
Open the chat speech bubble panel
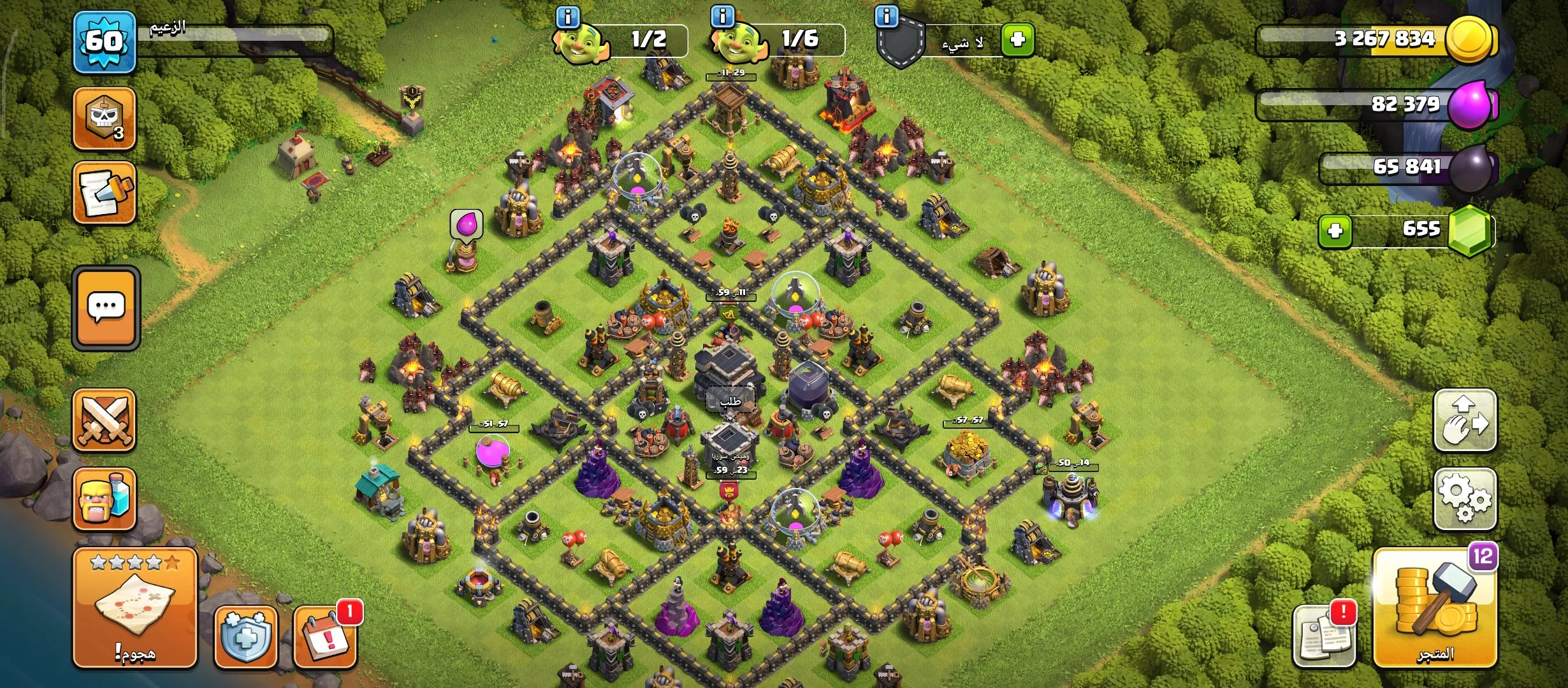coord(106,308)
